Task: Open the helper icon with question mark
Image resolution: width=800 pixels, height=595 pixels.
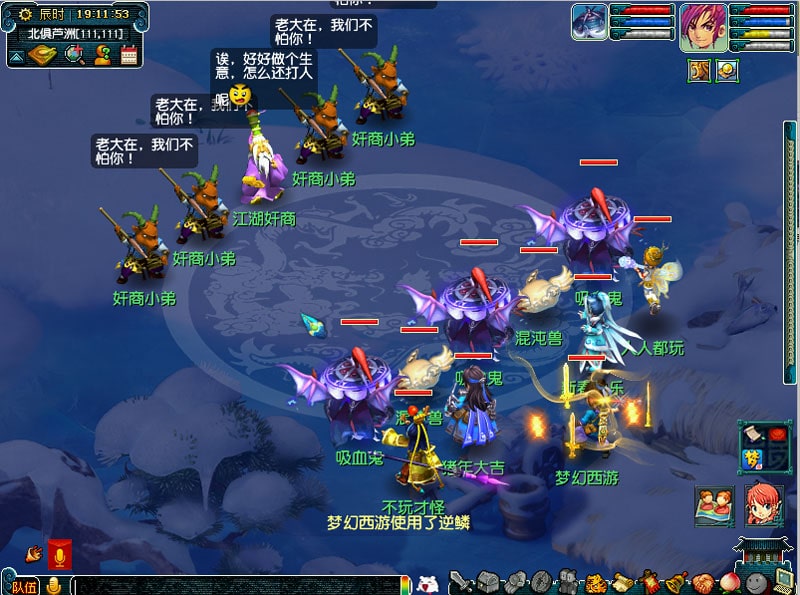Action: (102, 55)
